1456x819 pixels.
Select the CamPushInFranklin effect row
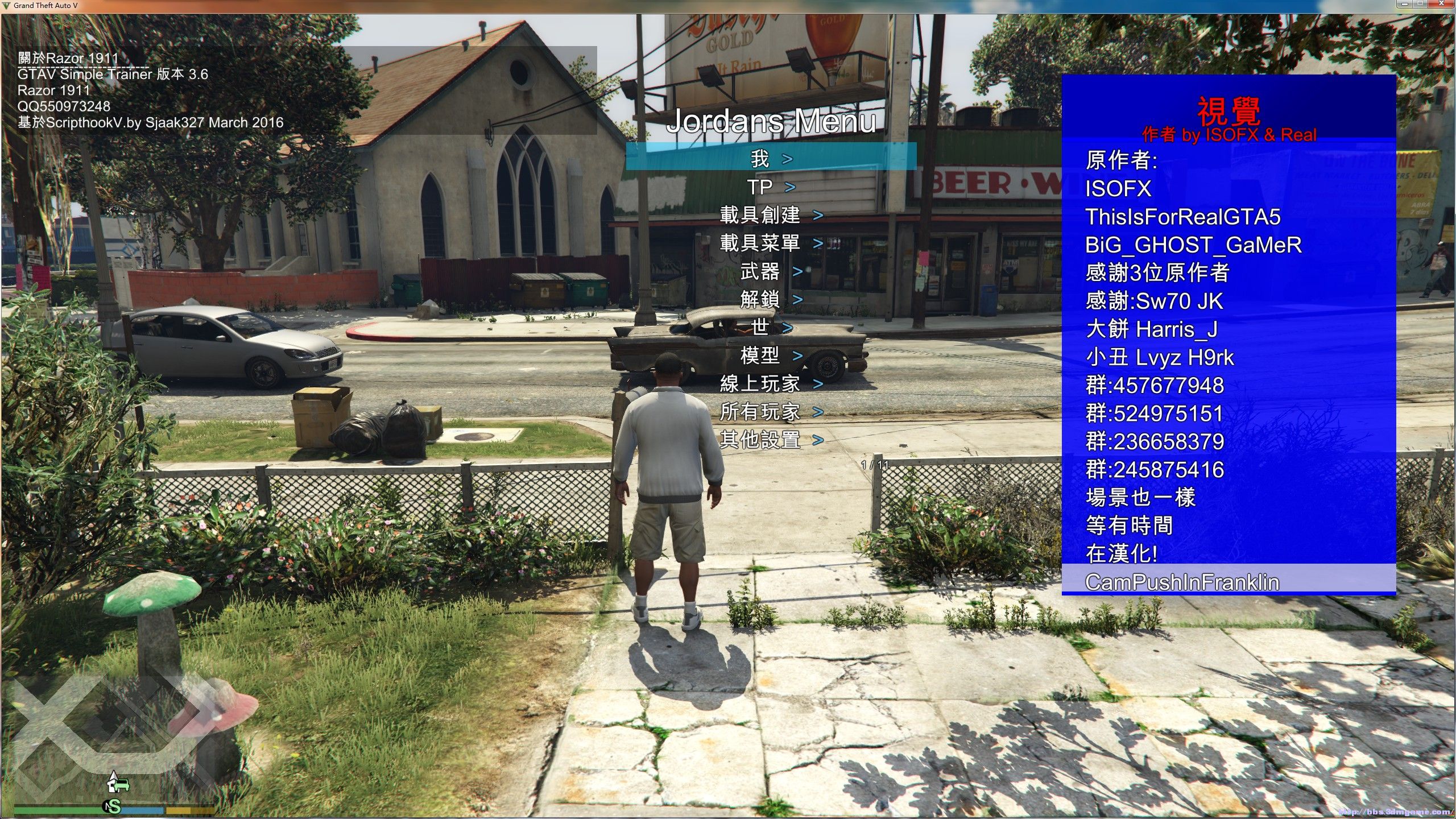coord(1228,582)
